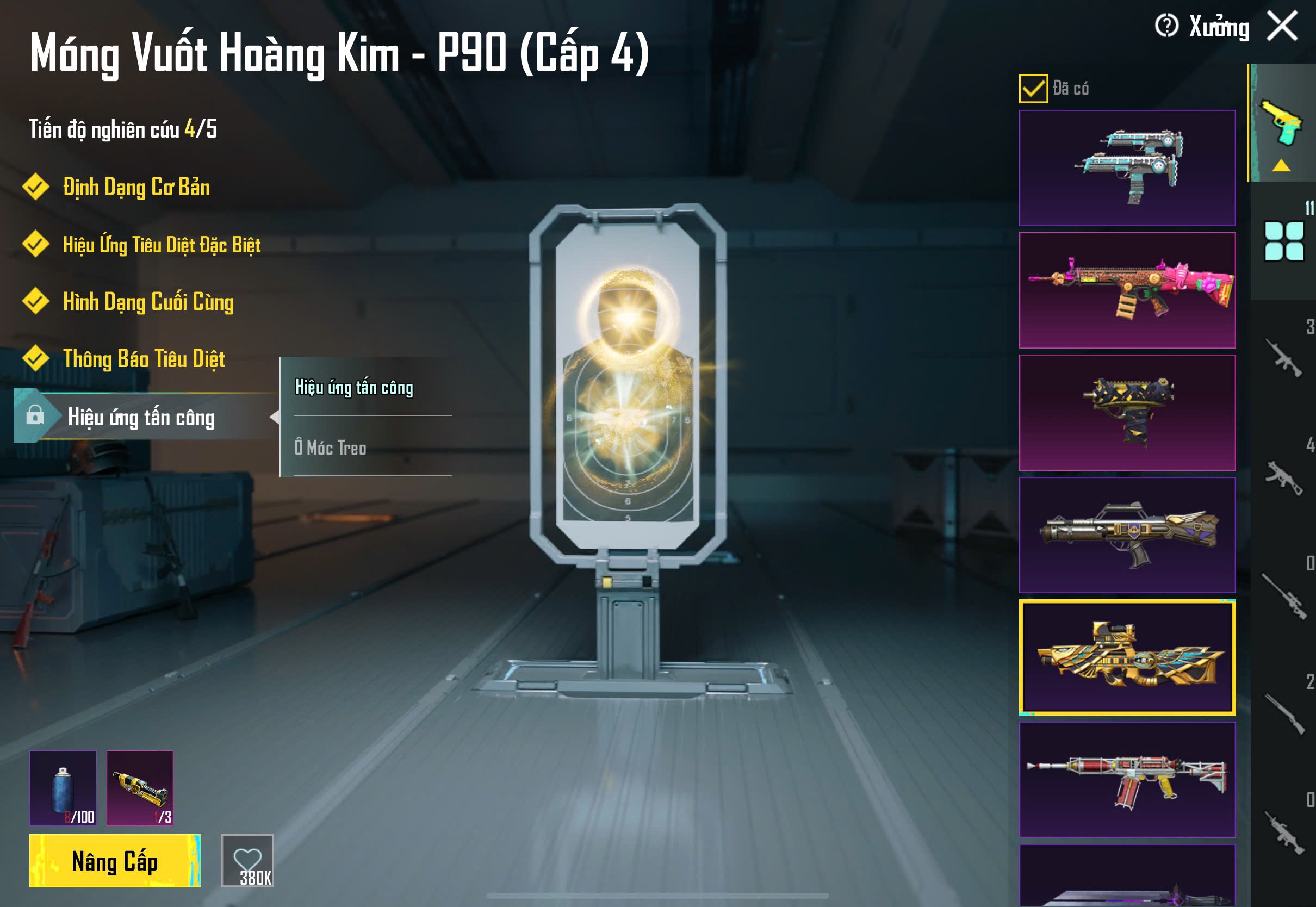Select the "Ô Móc Treo" popup entry

point(330,448)
